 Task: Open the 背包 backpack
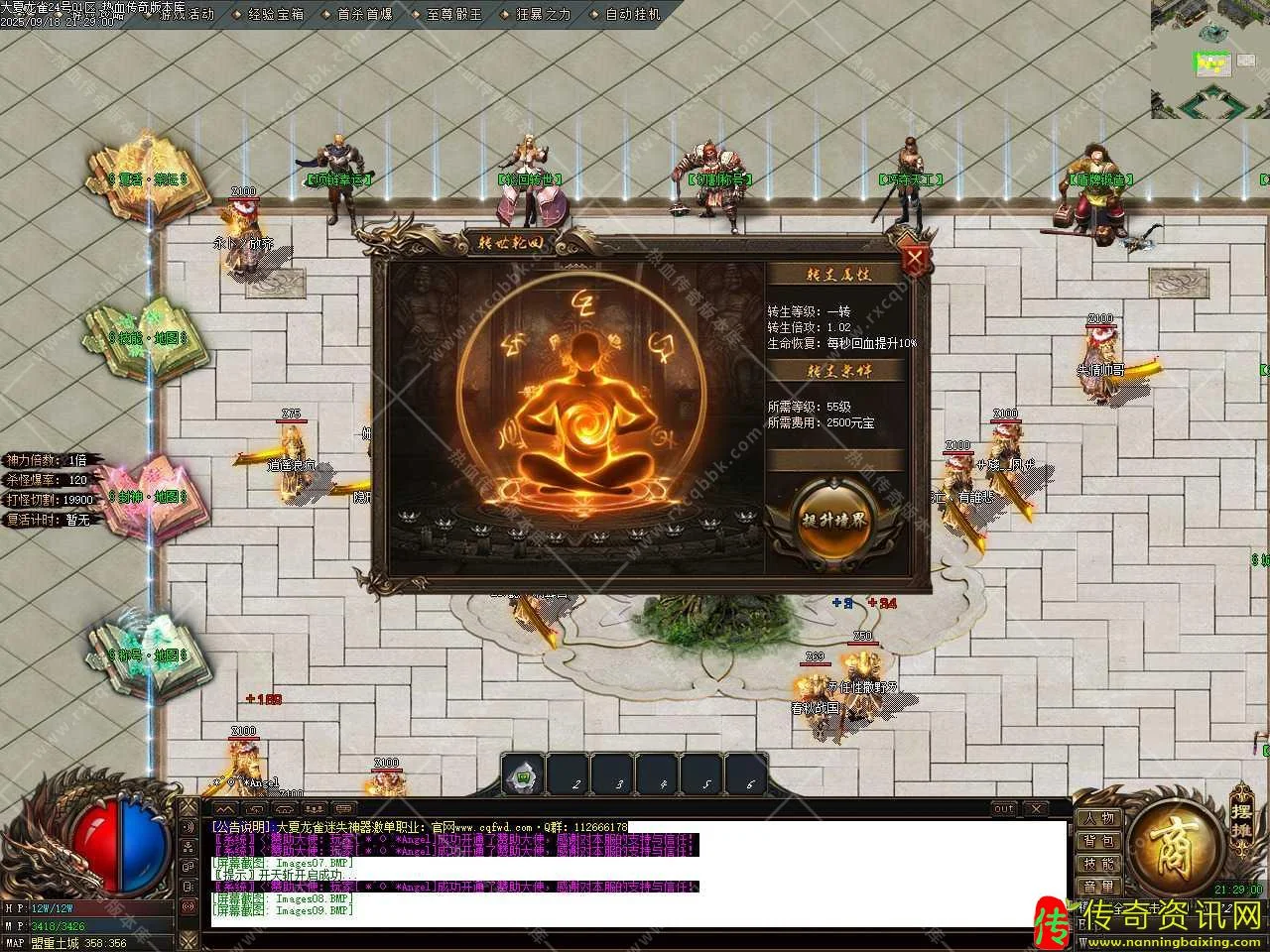[x=1098, y=841]
